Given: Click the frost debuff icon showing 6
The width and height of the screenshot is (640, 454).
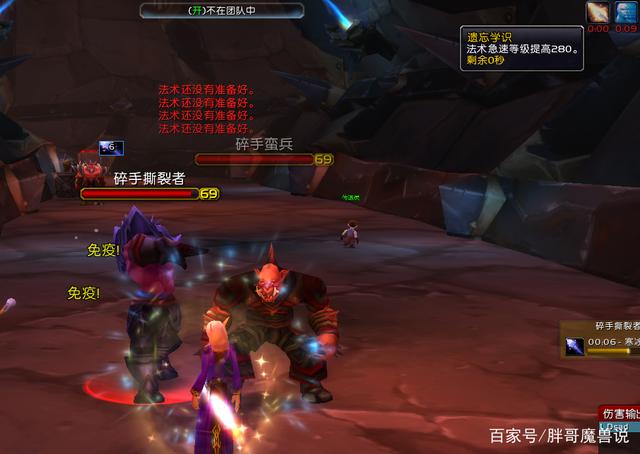Looking at the screenshot, I should (112, 147).
